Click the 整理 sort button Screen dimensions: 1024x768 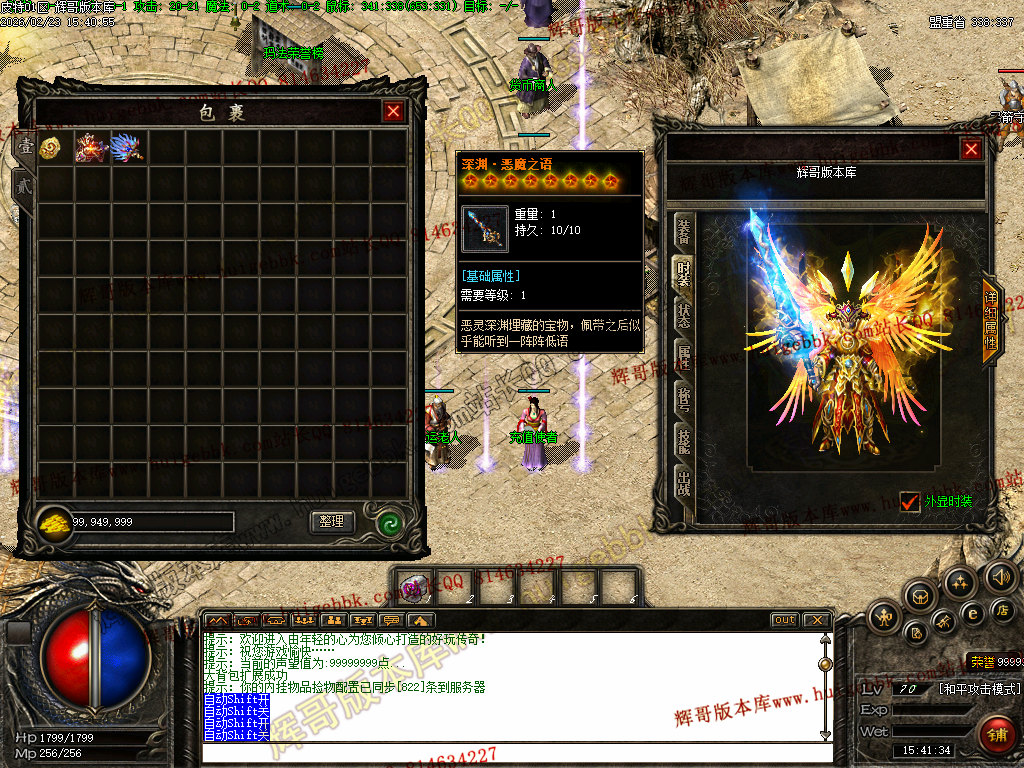(331, 521)
